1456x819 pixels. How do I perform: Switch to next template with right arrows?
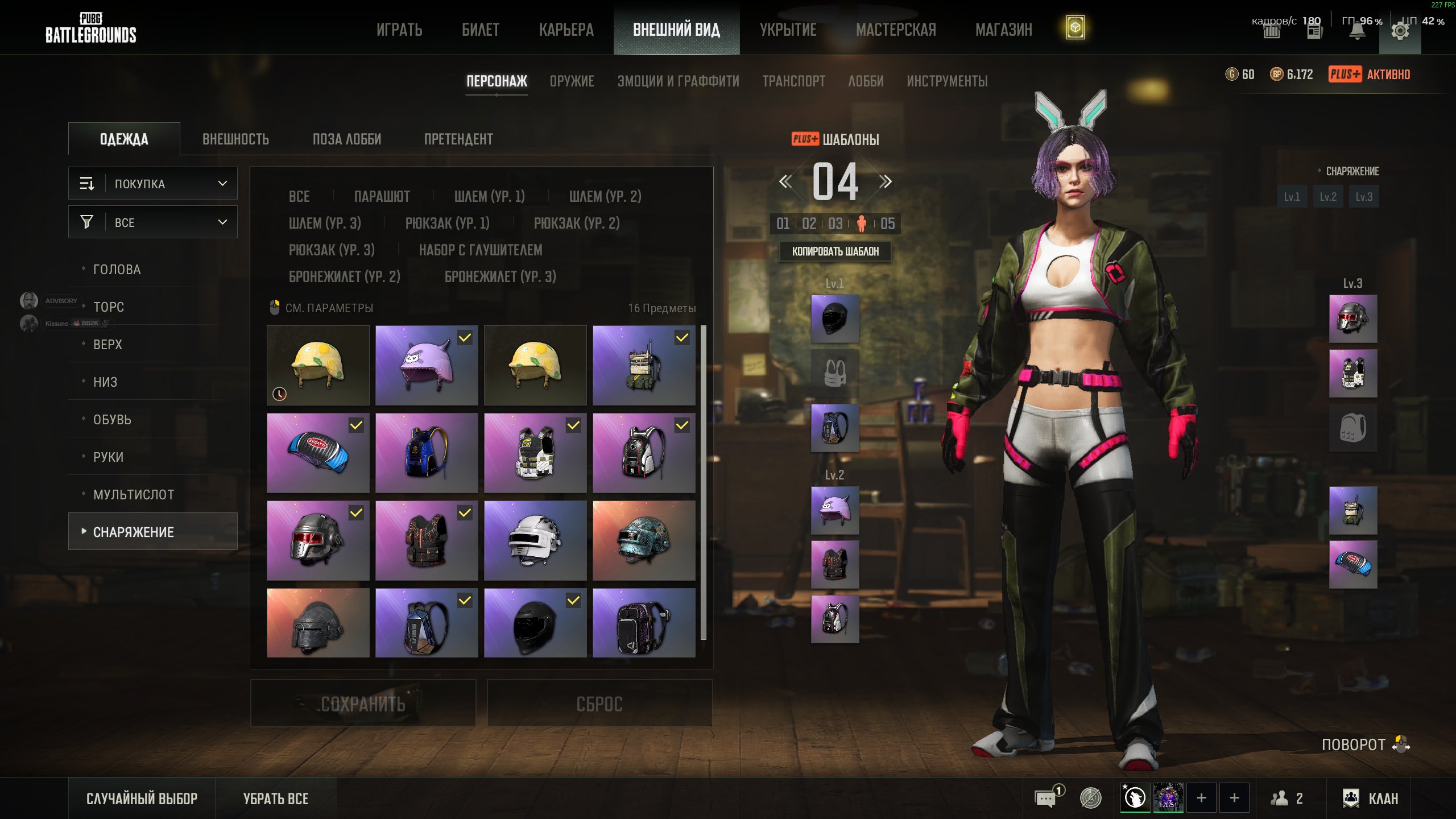pos(885,182)
